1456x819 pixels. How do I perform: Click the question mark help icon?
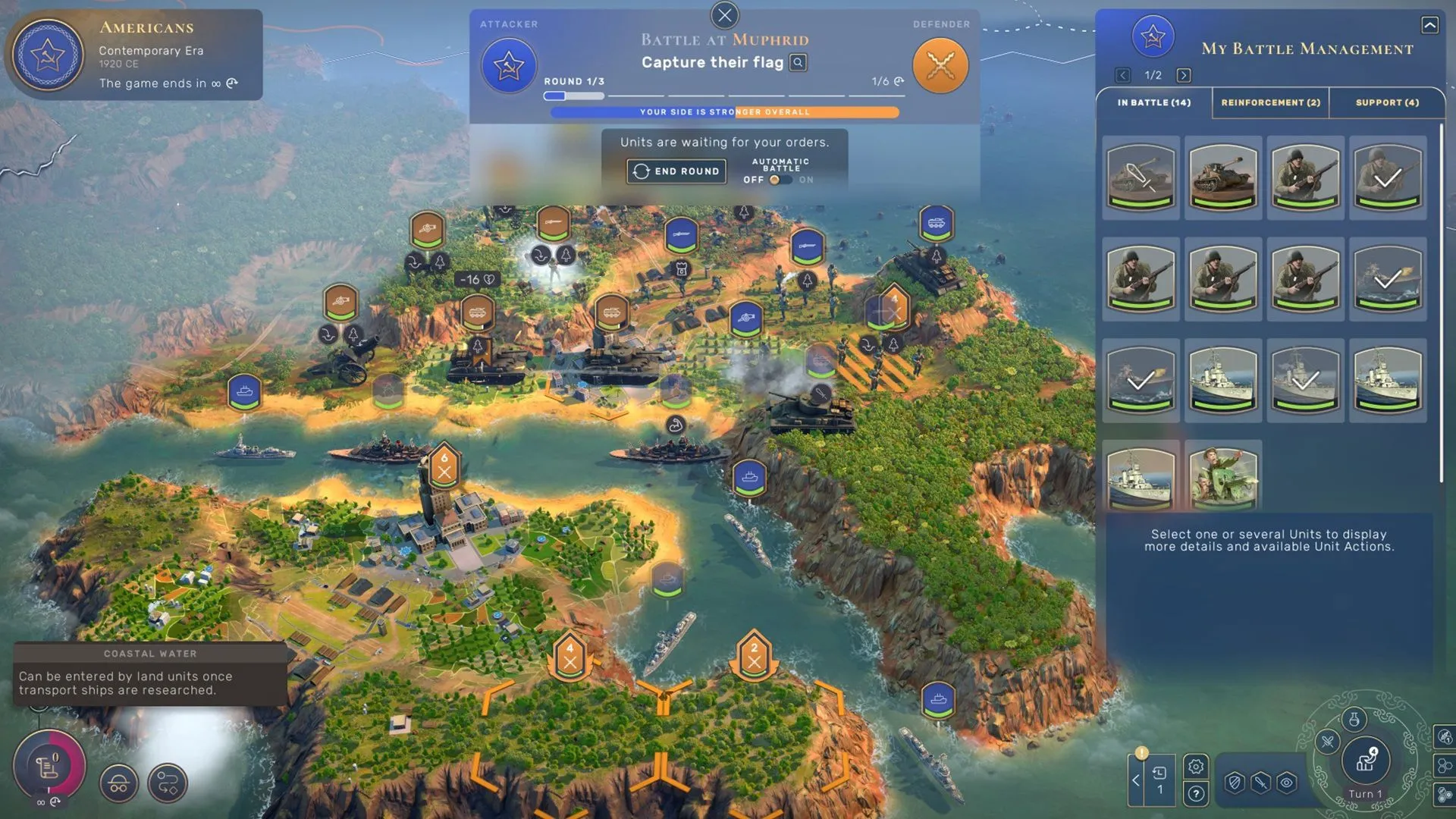1196,795
